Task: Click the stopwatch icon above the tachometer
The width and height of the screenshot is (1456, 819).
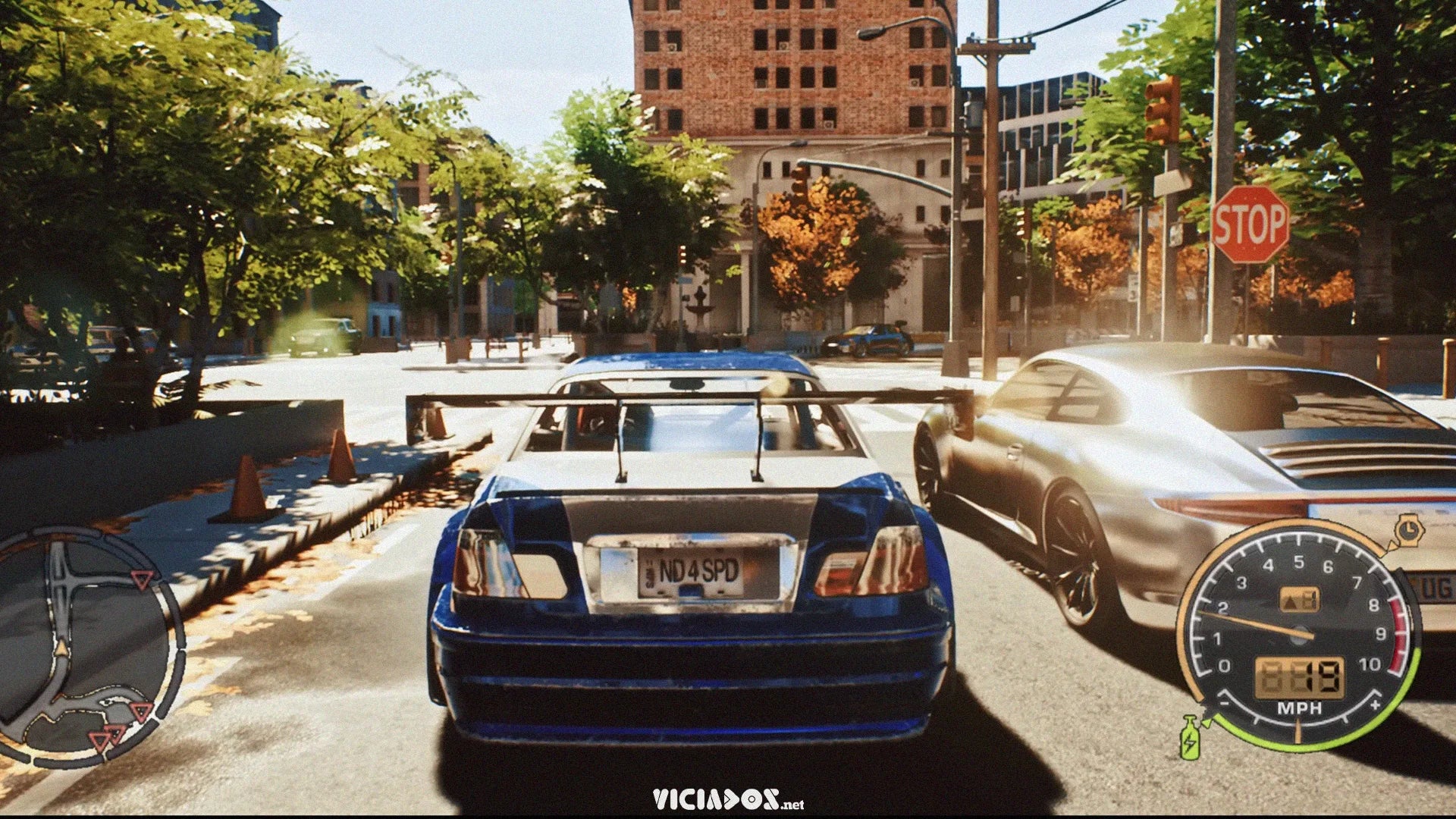Action: (1409, 529)
